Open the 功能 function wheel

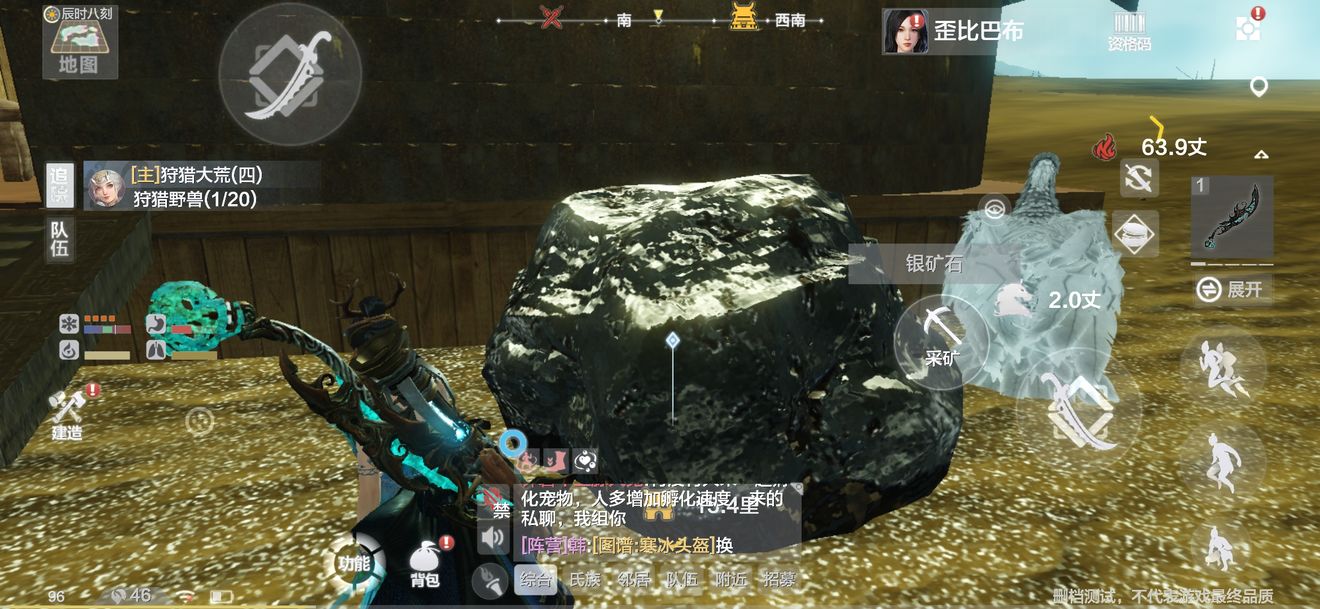coord(354,563)
